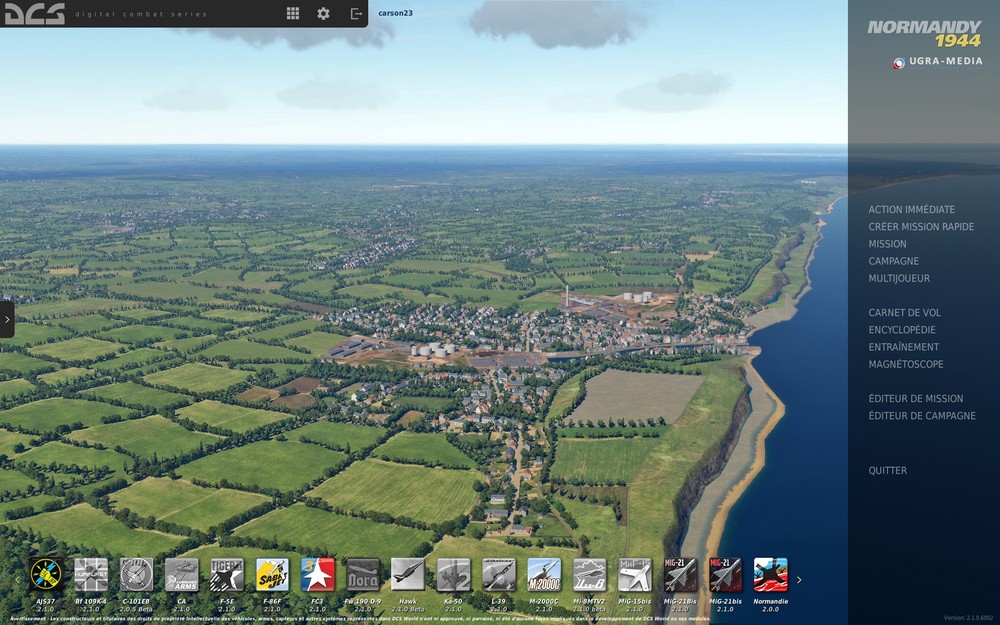Open ÉDITEUR DE MISSION

click(x=915, y=399)
